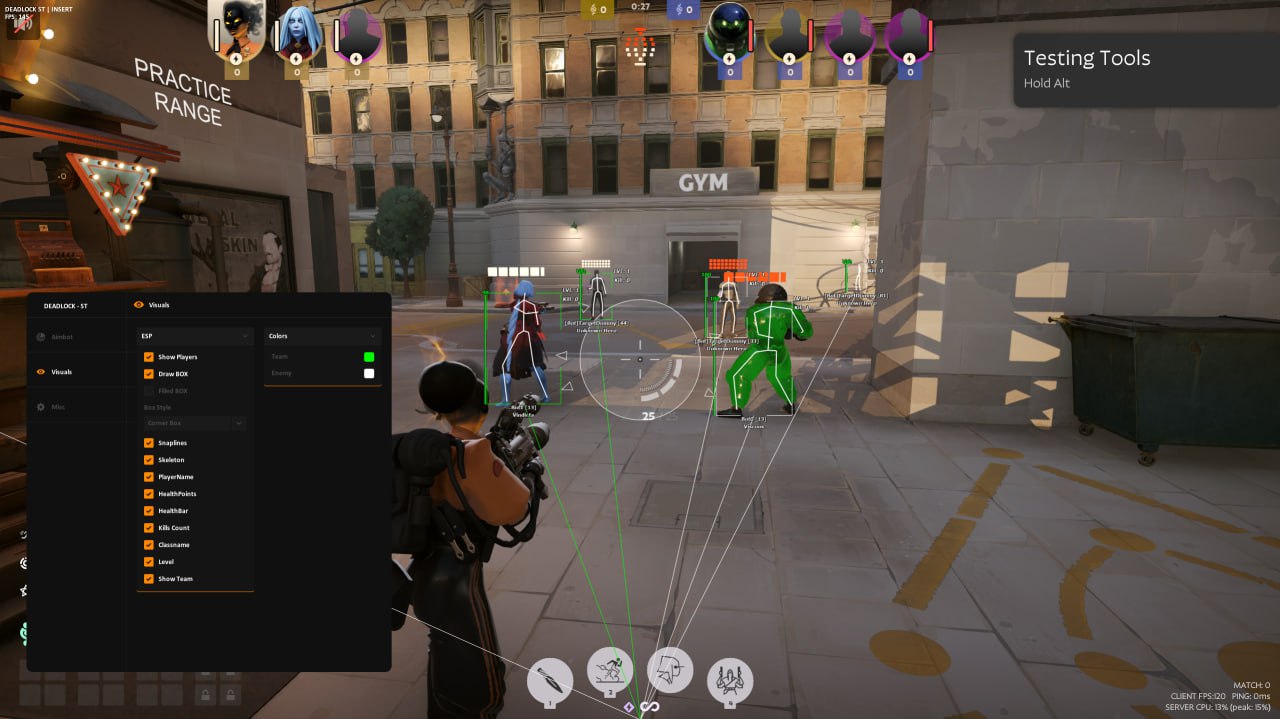The height and width of the screenshot is (719, 1280).
Task: Change the white Enemy color swatch
Action: pyautogui.click(x=369, y=374)
